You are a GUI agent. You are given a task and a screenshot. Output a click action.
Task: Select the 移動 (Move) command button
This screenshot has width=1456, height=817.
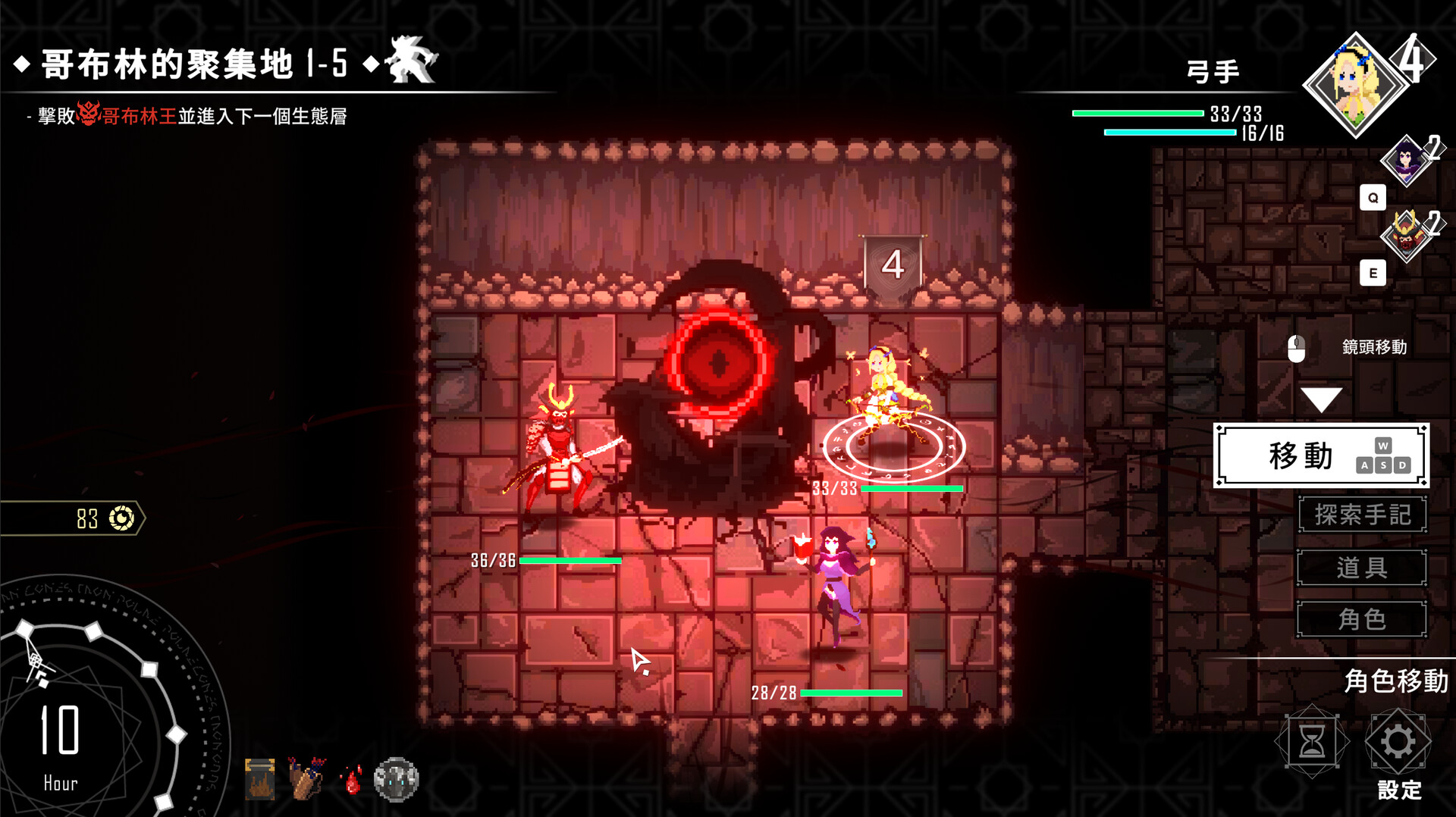pyautogui.click(x=1321, y=455)
